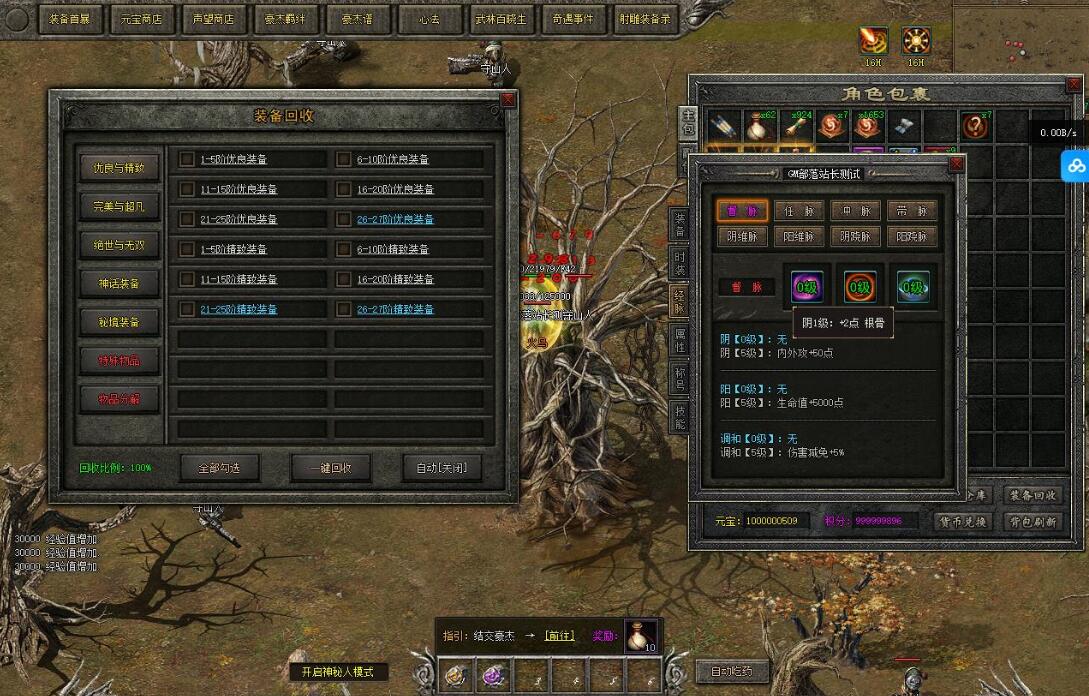
Task: Close the meridian panel window
Action: click(956, 163)
